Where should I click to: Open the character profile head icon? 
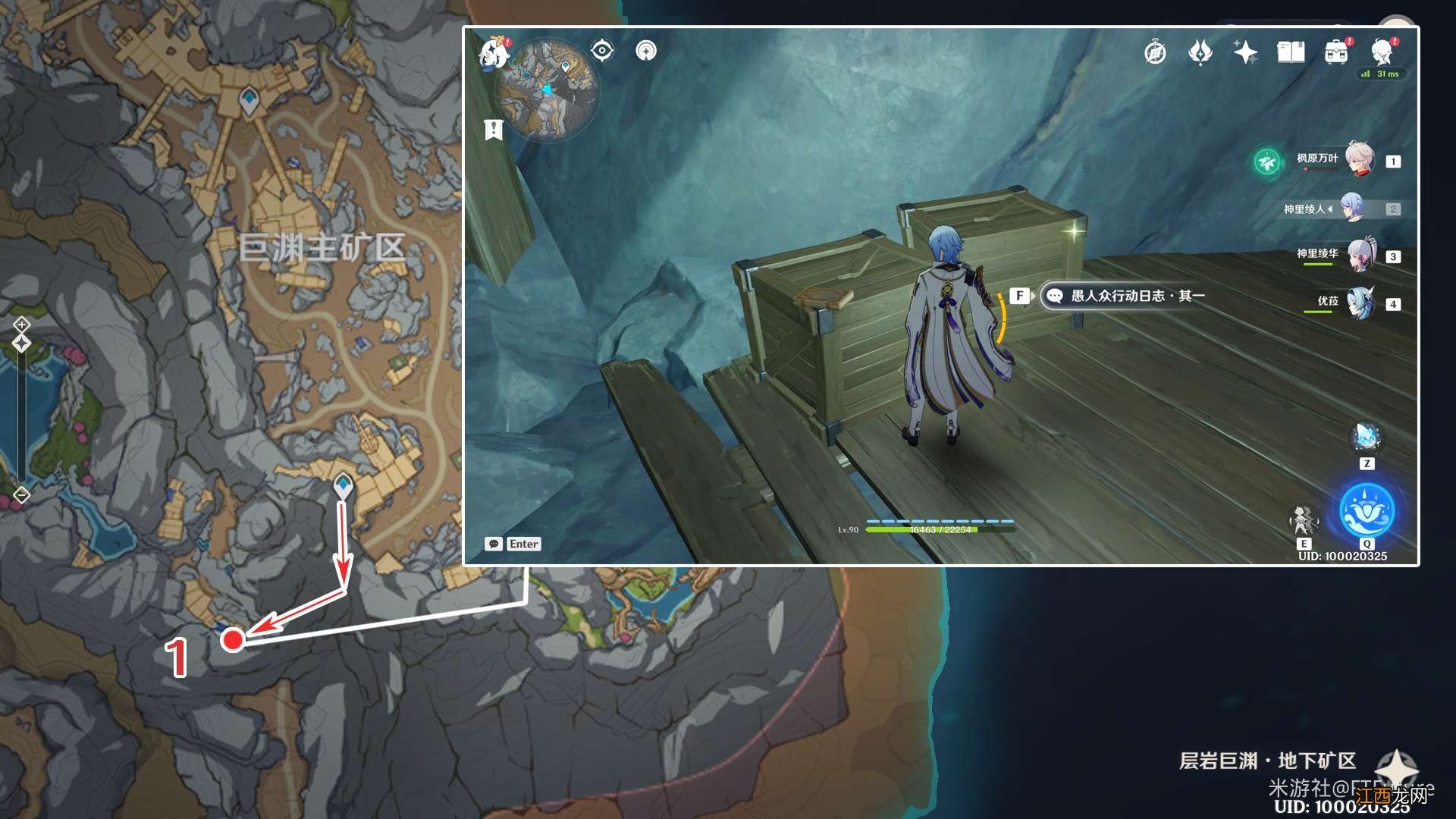pos(1382,52)
